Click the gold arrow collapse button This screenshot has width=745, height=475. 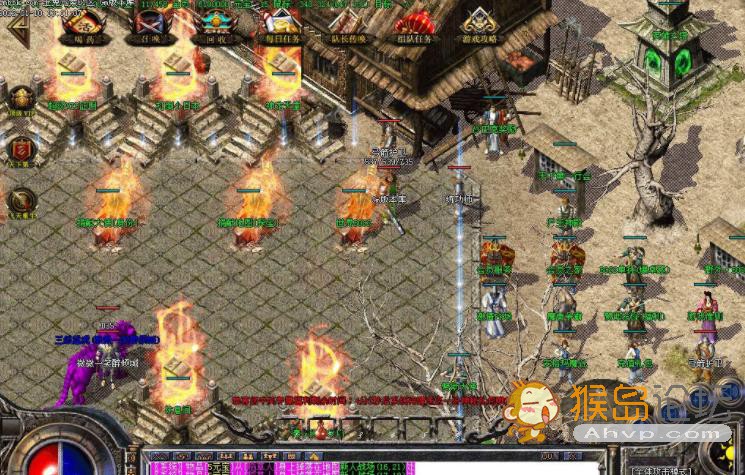(x=18, y=26)
